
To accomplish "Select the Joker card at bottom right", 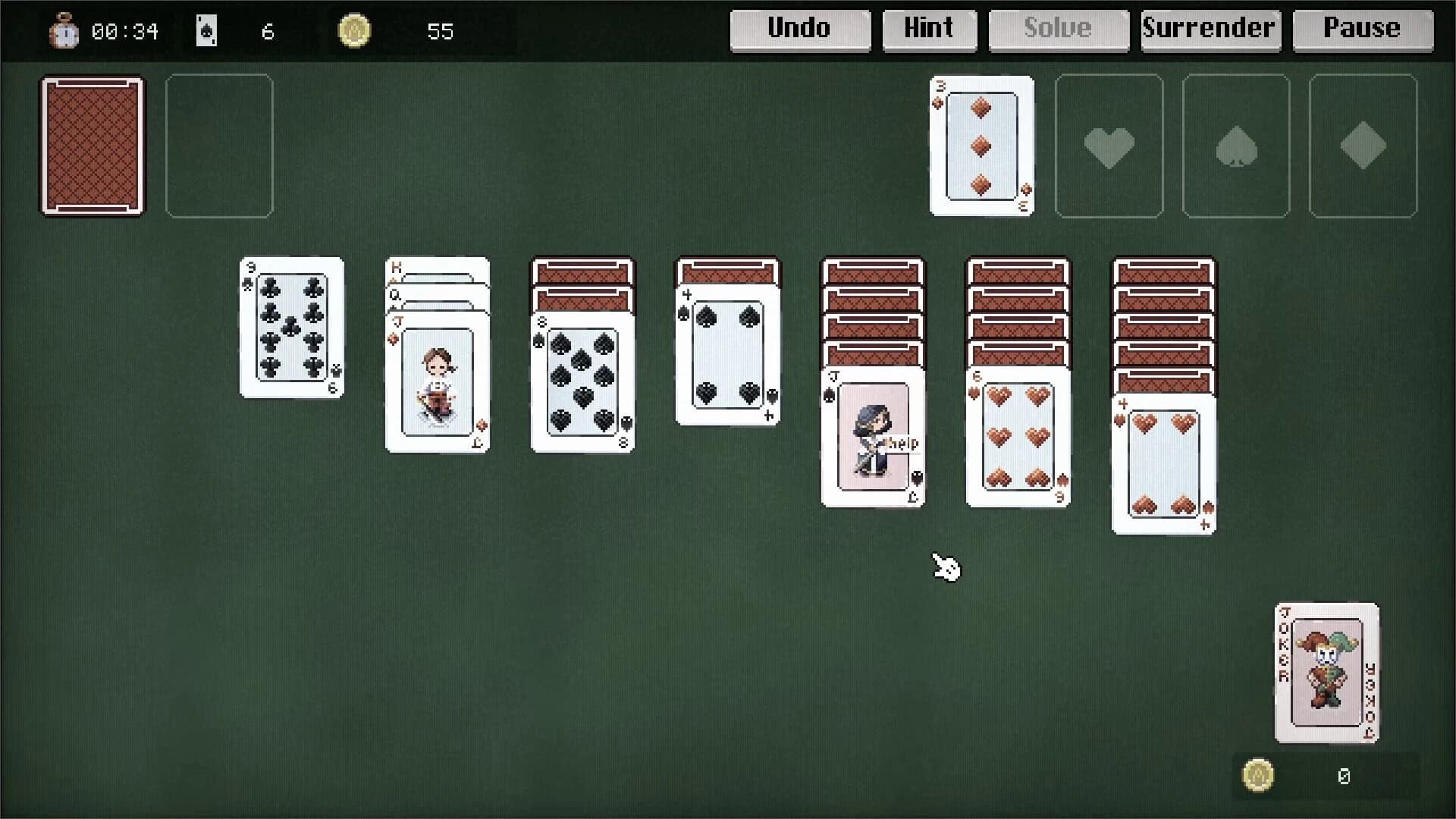I will pos(1326,673).
